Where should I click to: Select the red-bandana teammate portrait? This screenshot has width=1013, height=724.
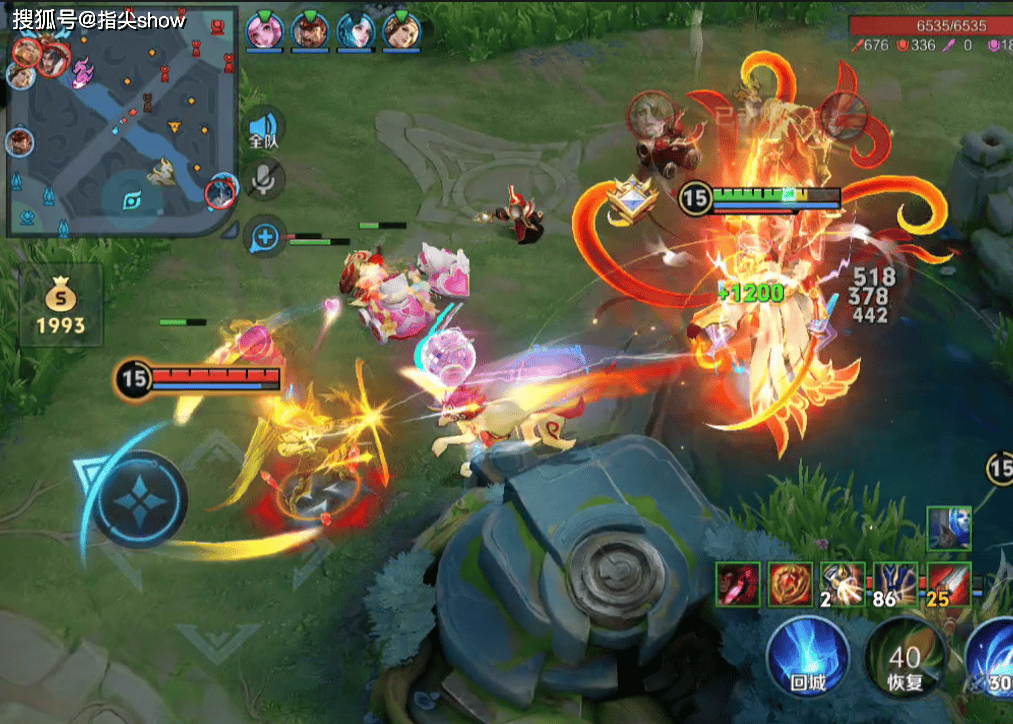click(310, 30)
